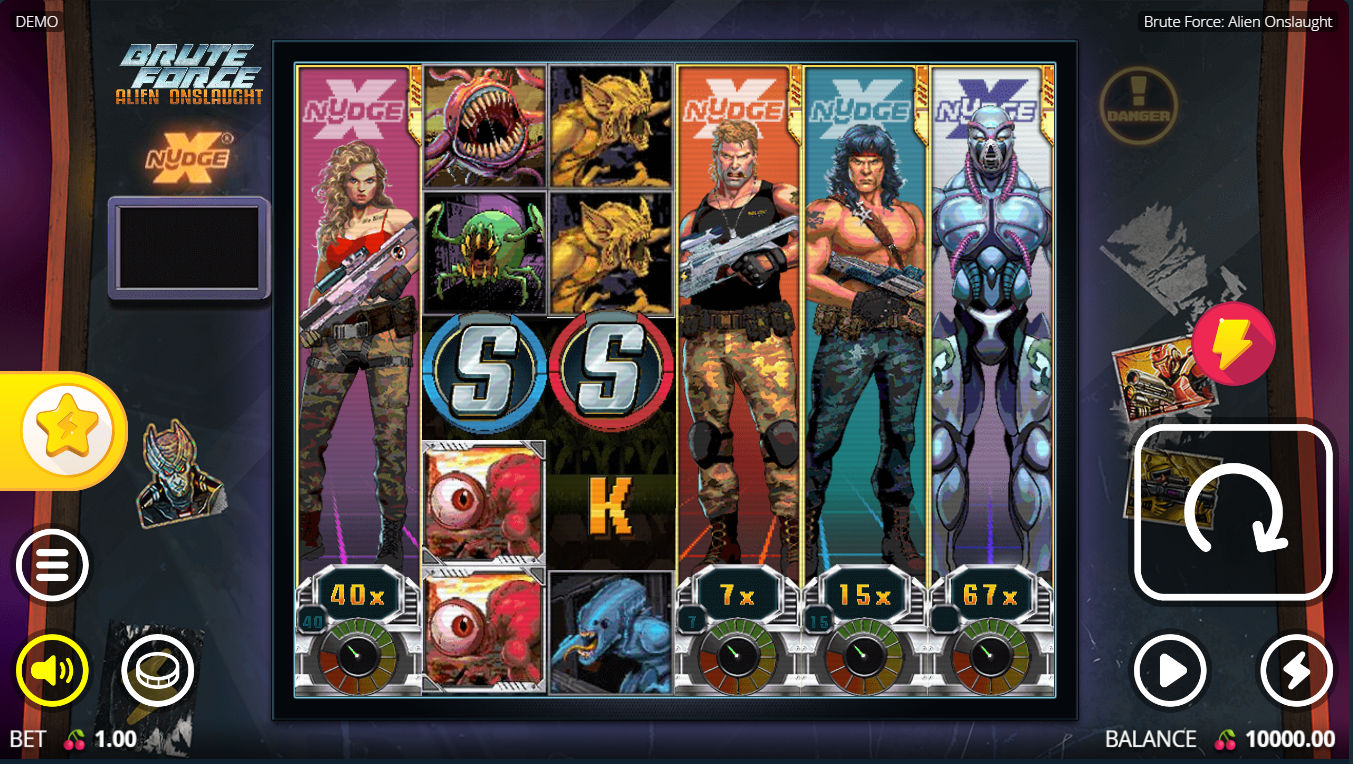Open the hamburger game menu
This screenshot has height=764, width=1353.
(51, 564)
